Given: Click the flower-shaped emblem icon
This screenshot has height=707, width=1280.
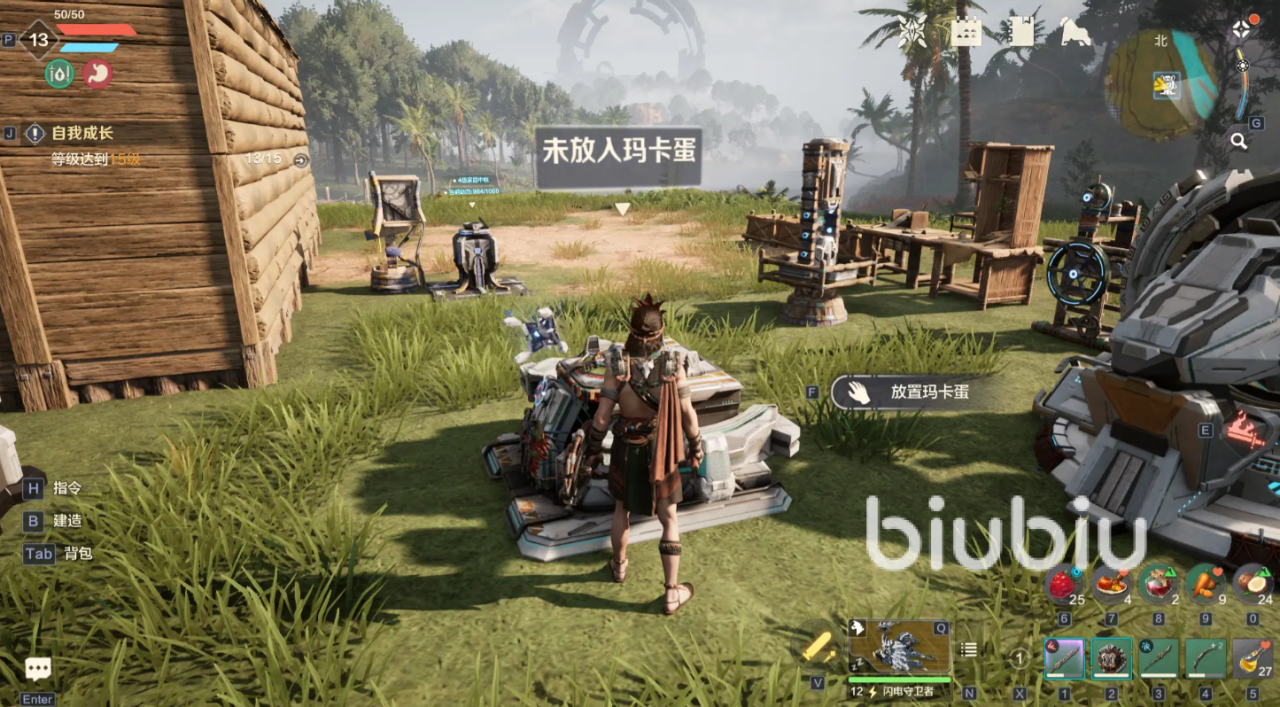Looking at the screenshot, I should [x=912, y=32].
